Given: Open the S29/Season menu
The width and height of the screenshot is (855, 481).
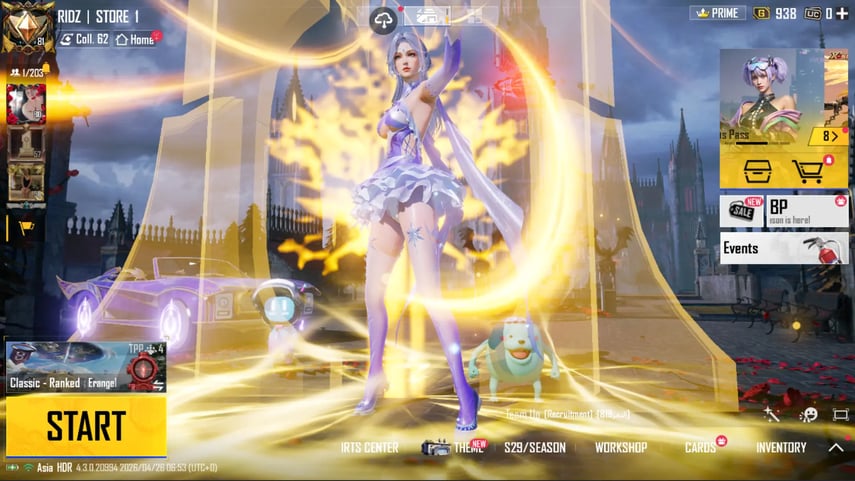Looking at the screenshot, I should 534,448.
